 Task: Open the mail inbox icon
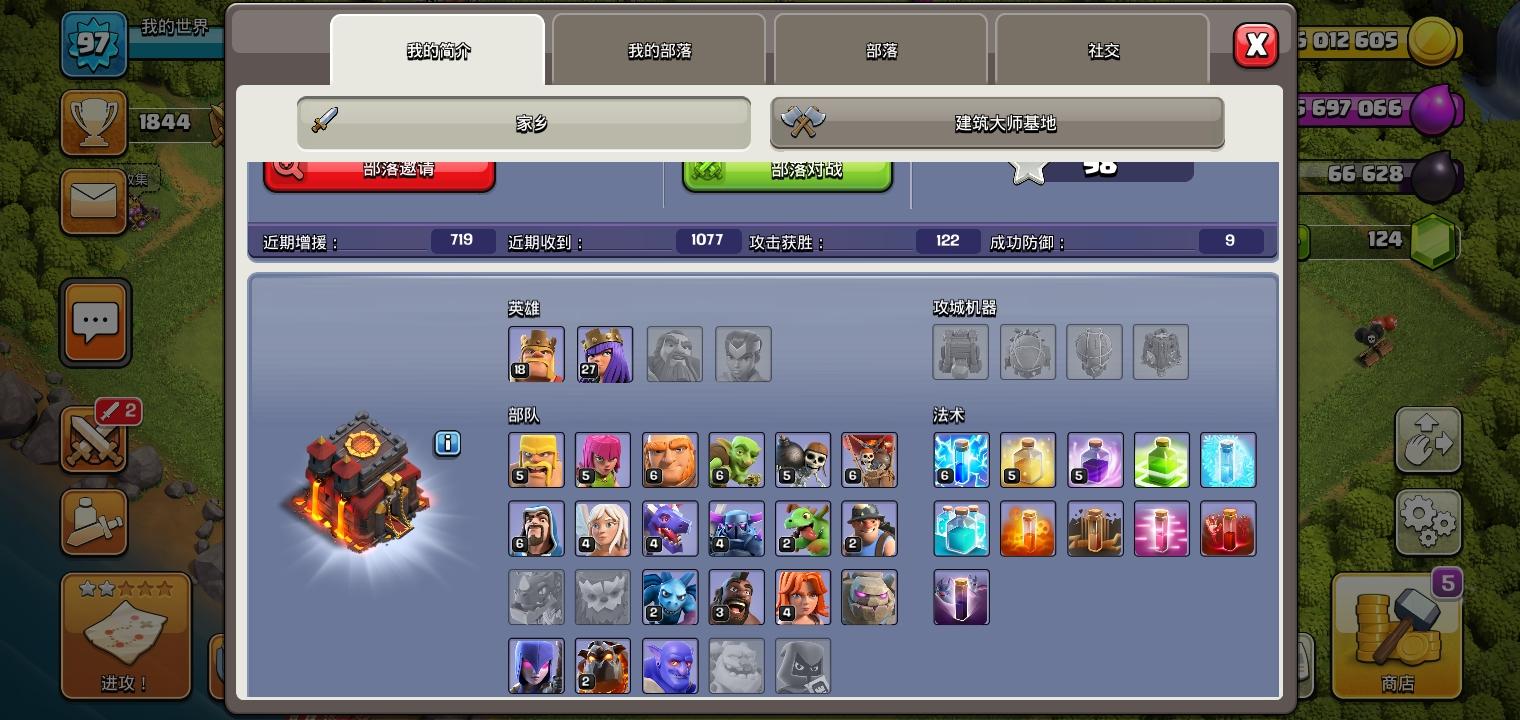click(95, 202)
